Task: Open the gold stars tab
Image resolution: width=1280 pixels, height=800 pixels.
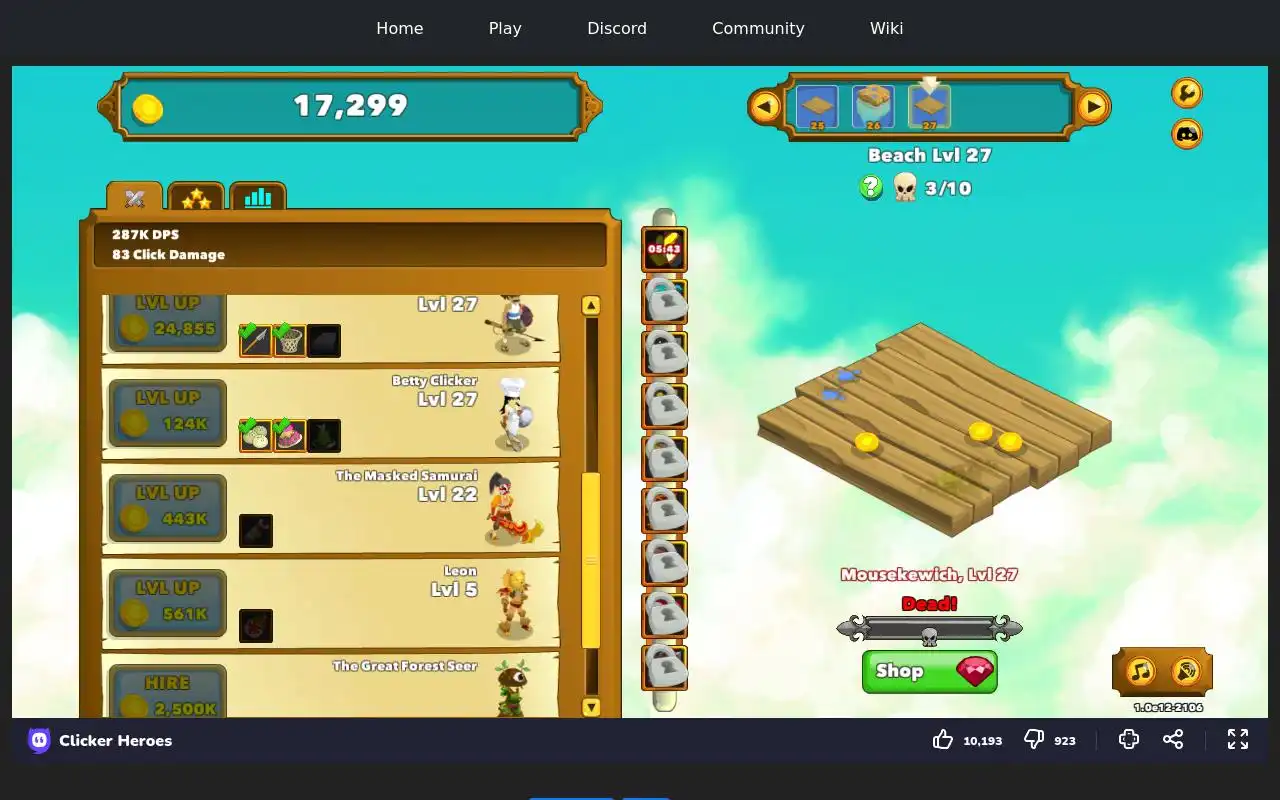Action: coord(196,198)
